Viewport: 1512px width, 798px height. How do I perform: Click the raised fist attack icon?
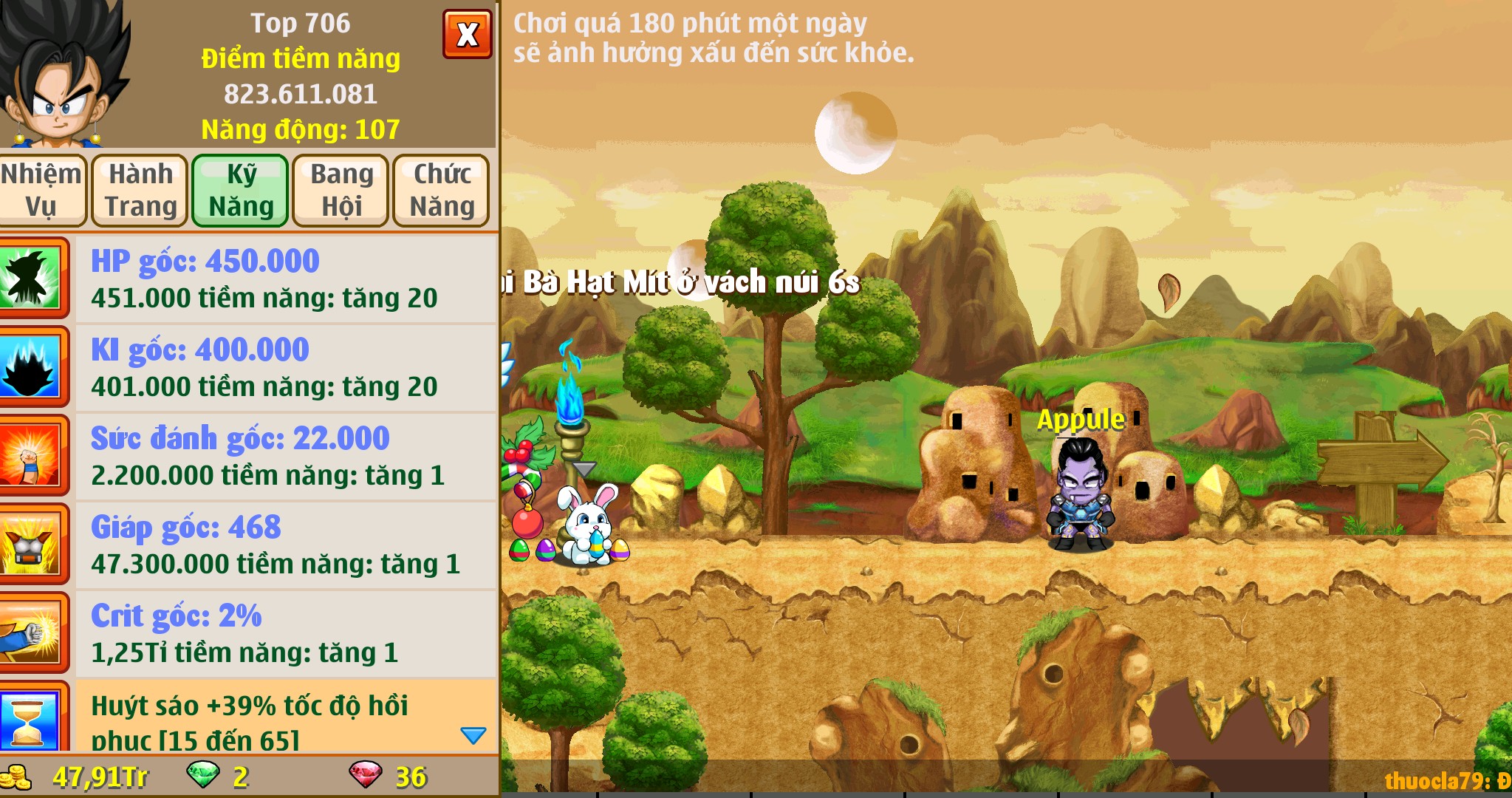[31, 457]
